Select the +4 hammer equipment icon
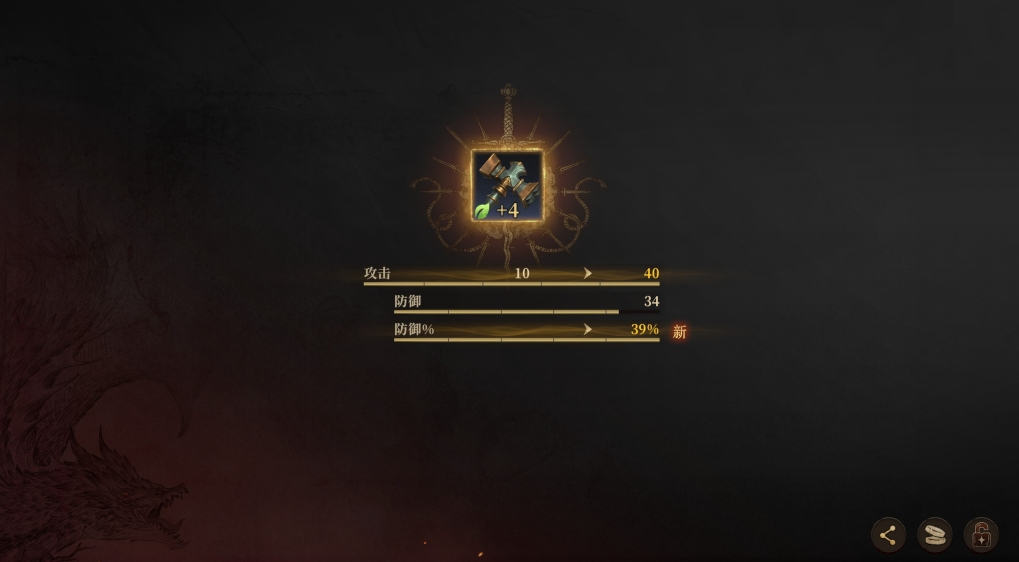 coord(508,186)
